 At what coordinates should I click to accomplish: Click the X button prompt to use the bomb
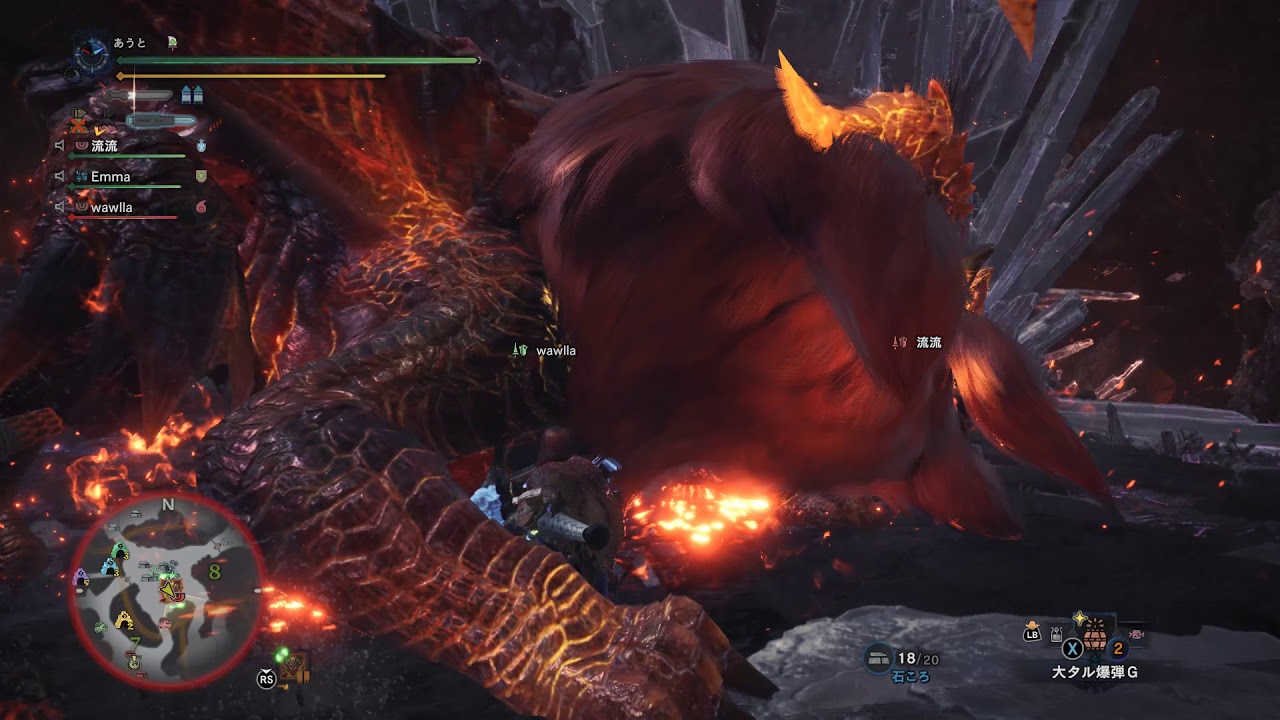[x=1072, y=648]
